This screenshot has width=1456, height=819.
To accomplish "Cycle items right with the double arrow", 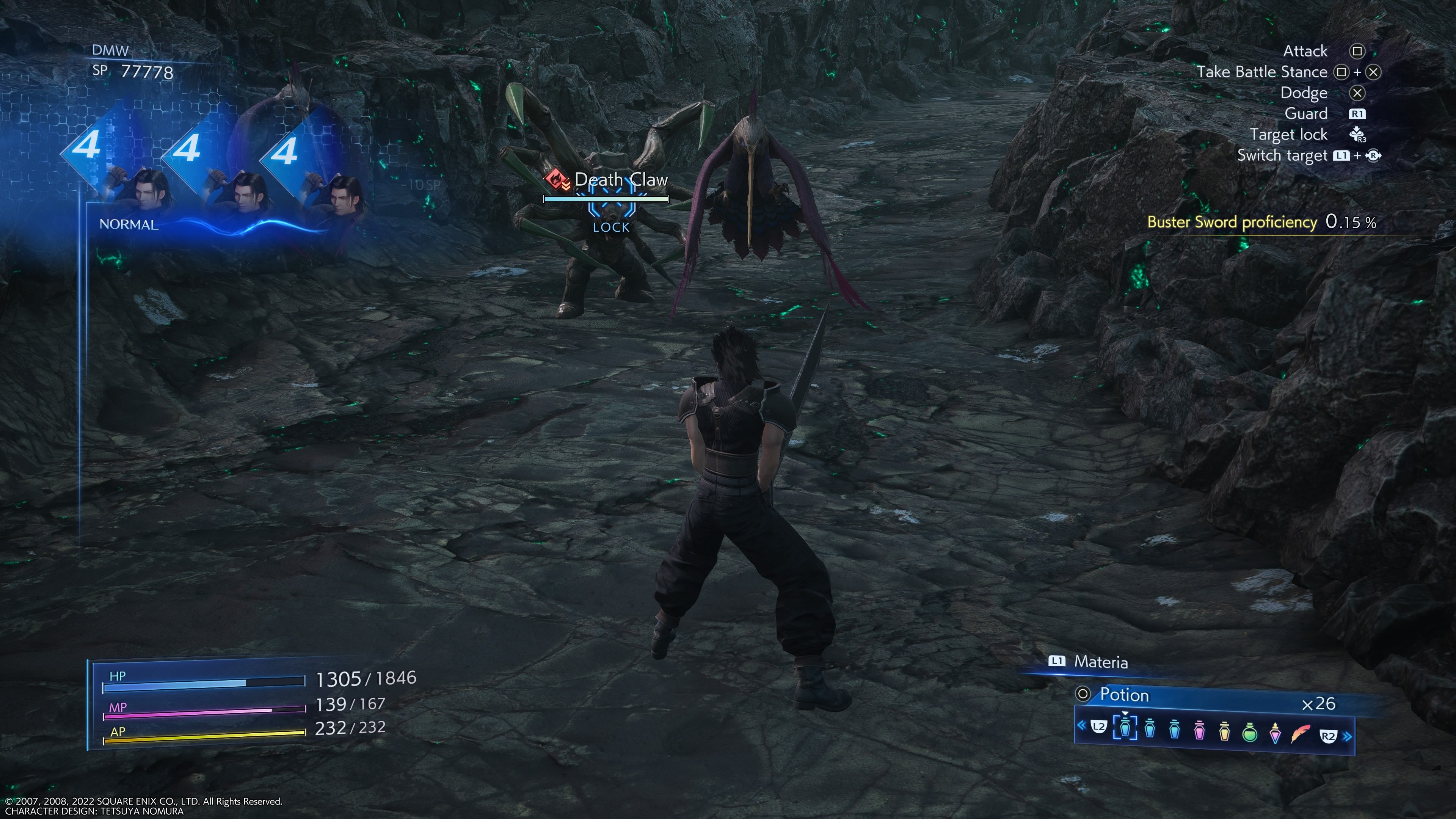I will click(1348, 736).
